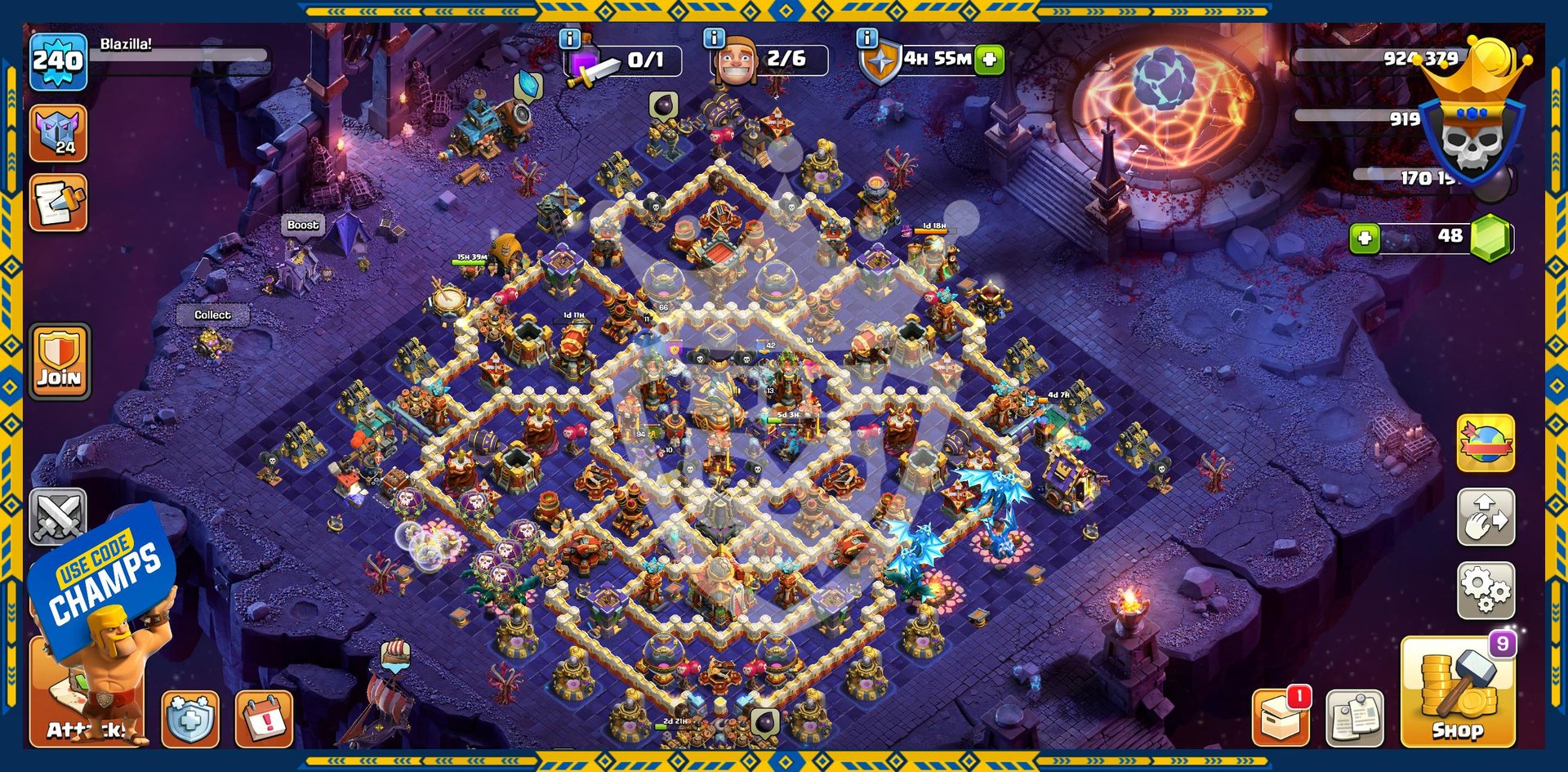Open the crossed swords battle icon

pos(58,516)
